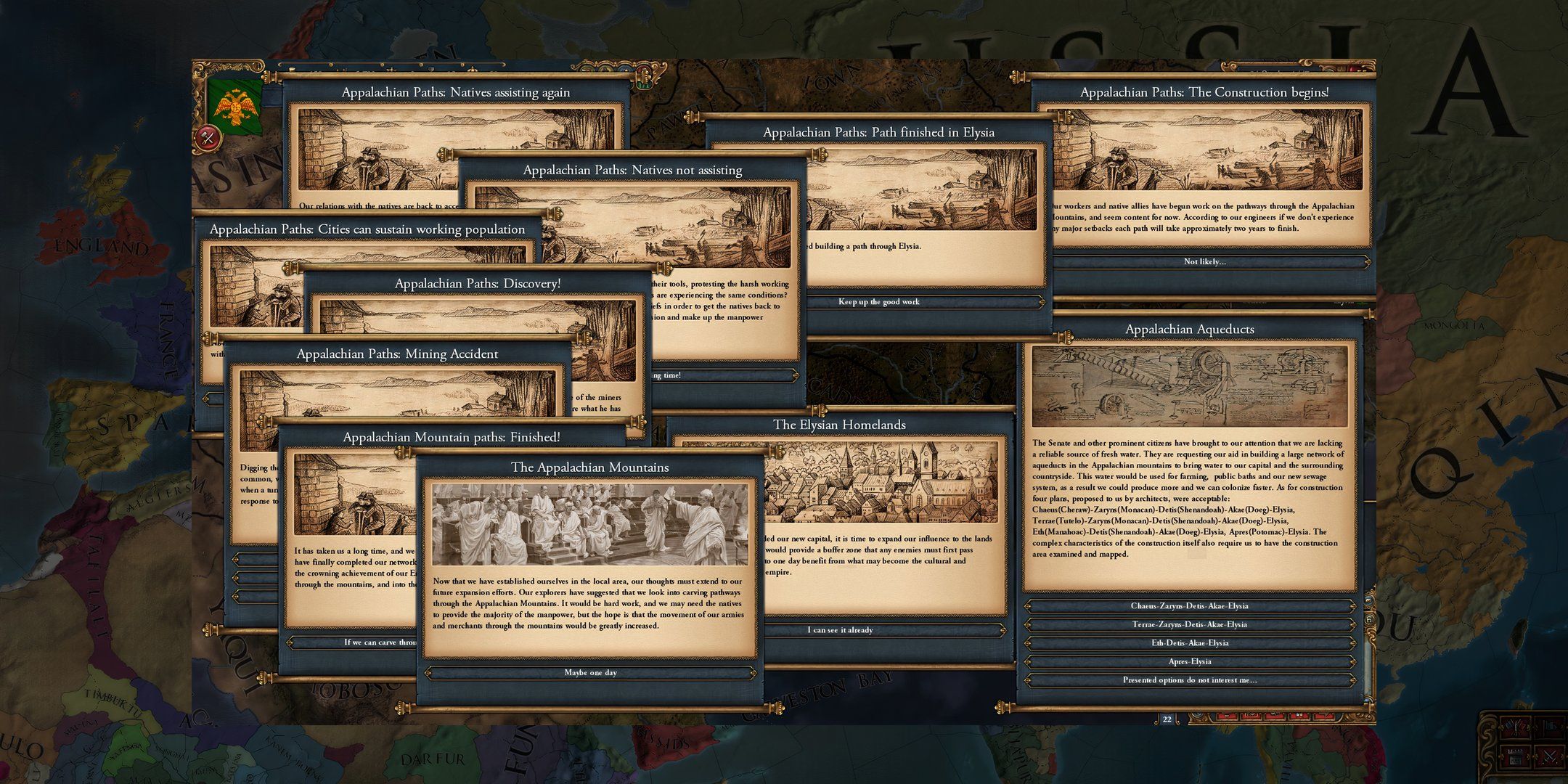Screen dimensions: 1568x784
Task: Select the crossed-flags diplomatic map mode
Action: point(1516,727)
